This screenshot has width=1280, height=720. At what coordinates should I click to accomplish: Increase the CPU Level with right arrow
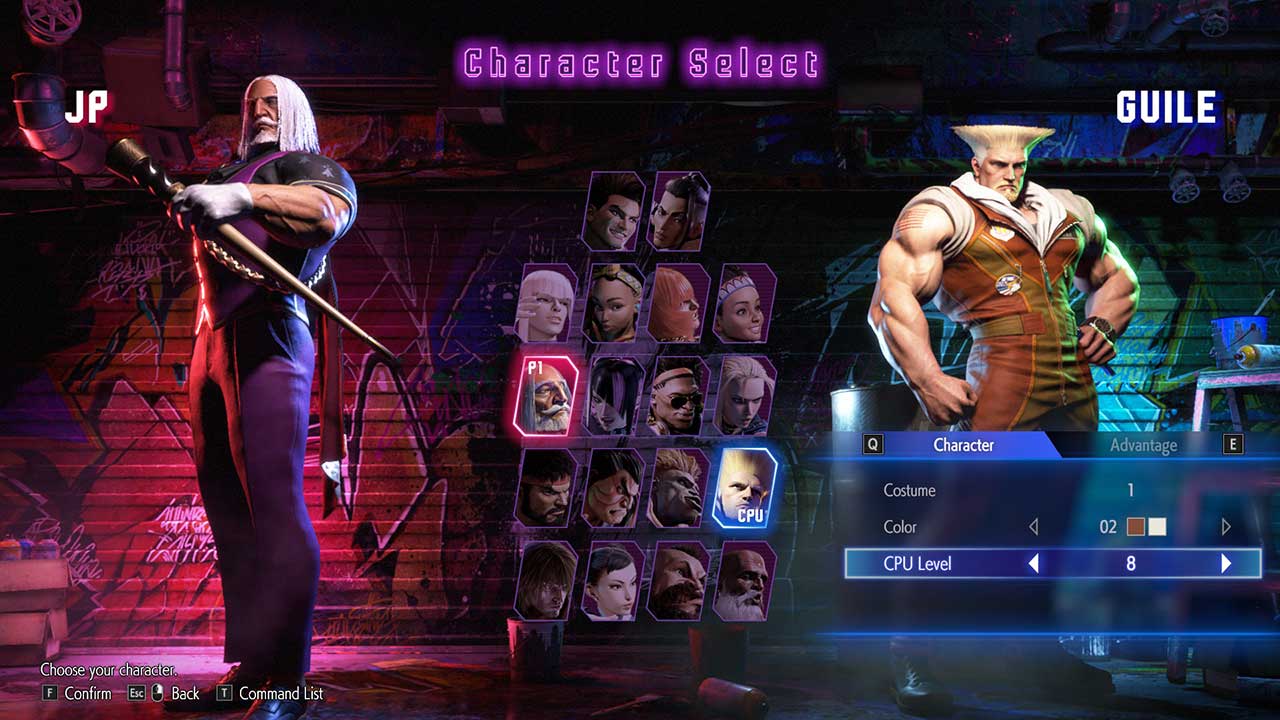click(x=1226, y=564)
